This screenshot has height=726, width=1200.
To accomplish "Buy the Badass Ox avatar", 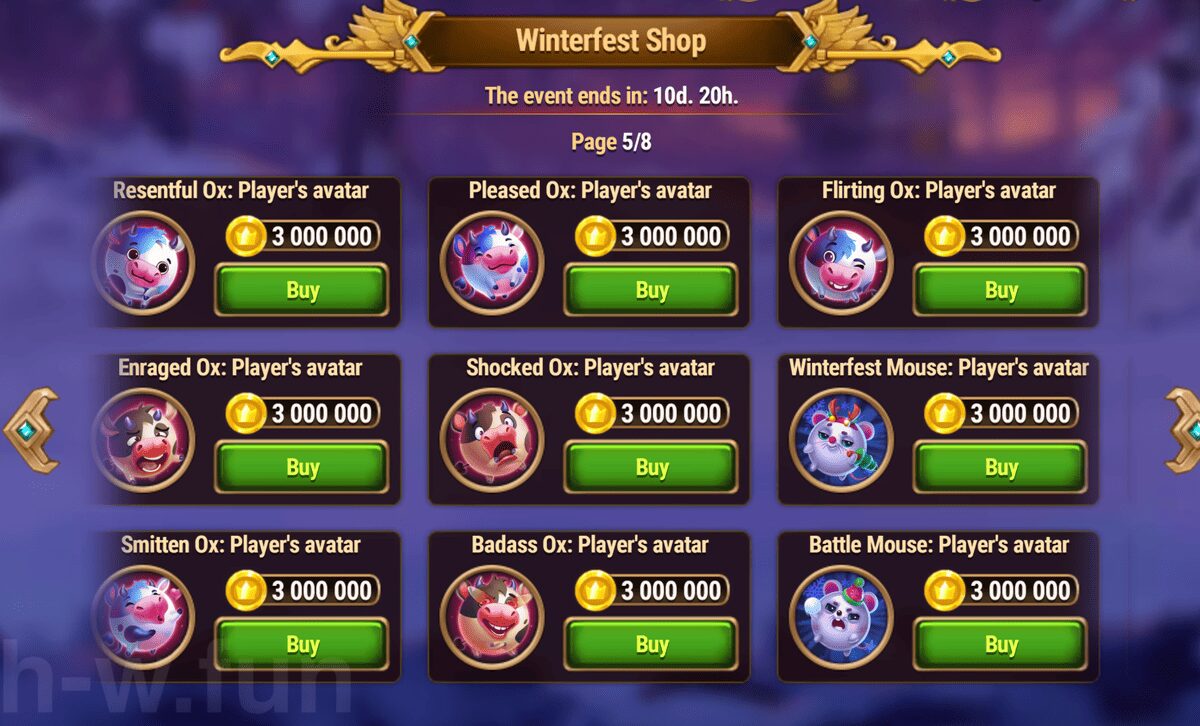I will 651,644.
